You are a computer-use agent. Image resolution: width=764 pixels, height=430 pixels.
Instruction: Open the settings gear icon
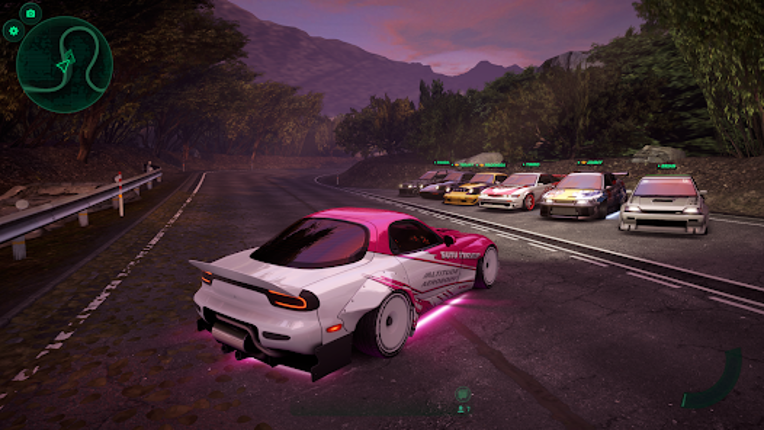(x=13, y=31)
